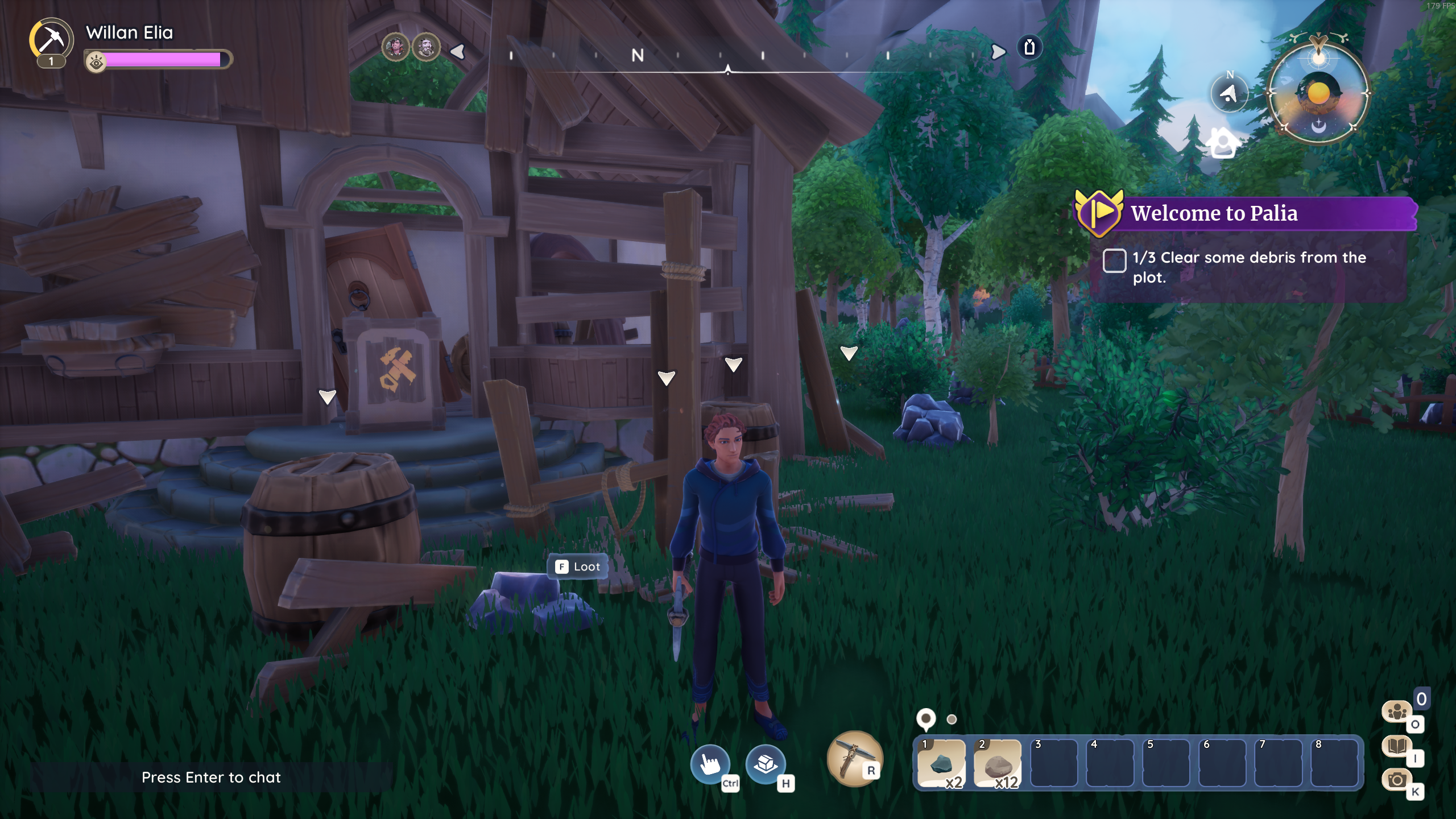Click the bearded villager compass portrait
The width and height of the screenshot is (1456, 819).
tap(425, 47)
